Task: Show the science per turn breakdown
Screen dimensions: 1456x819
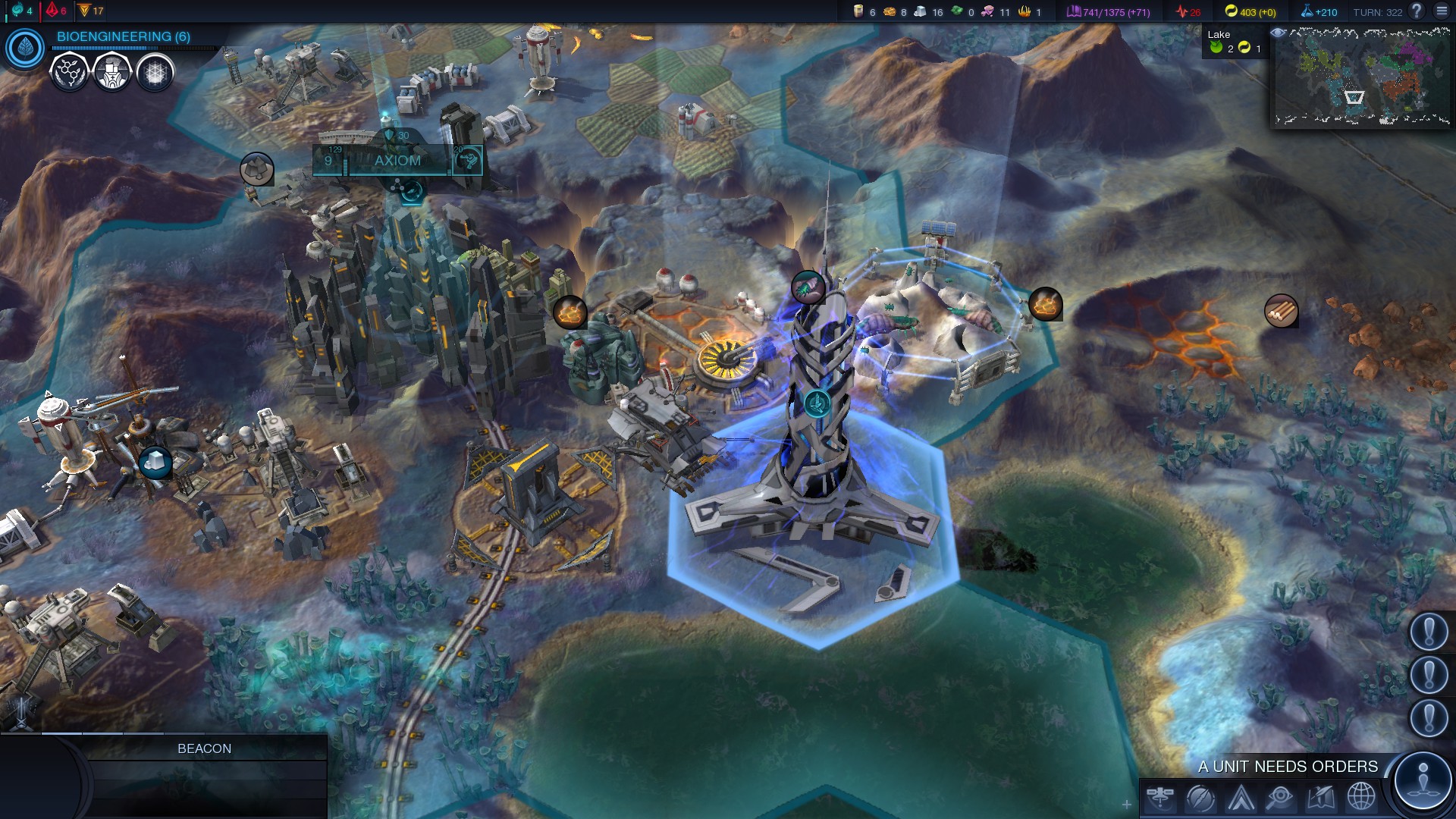Action: pyautogui.click(x=1319, y=12)
